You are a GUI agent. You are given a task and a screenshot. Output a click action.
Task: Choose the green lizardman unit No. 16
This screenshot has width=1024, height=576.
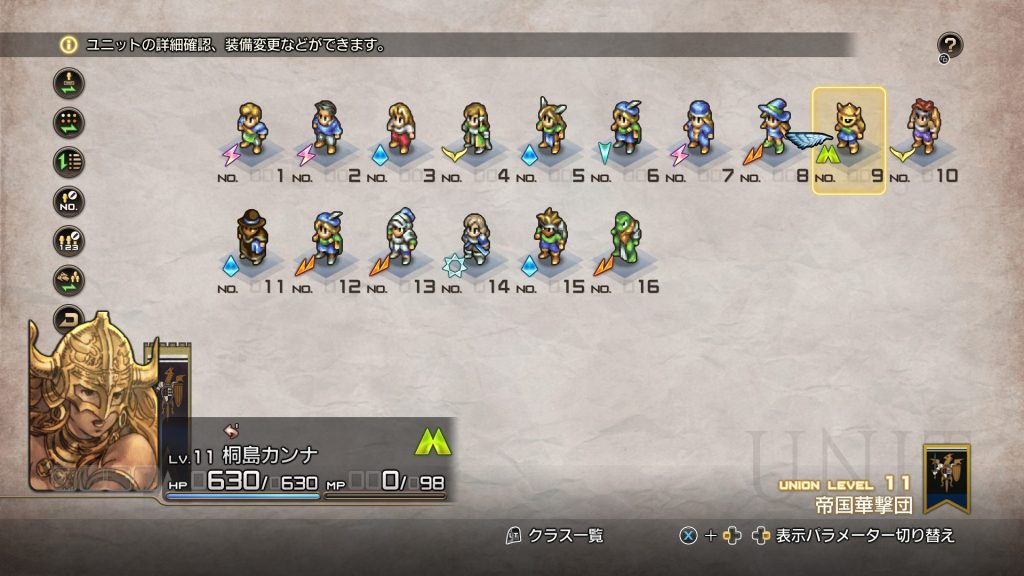coord(624,240)
